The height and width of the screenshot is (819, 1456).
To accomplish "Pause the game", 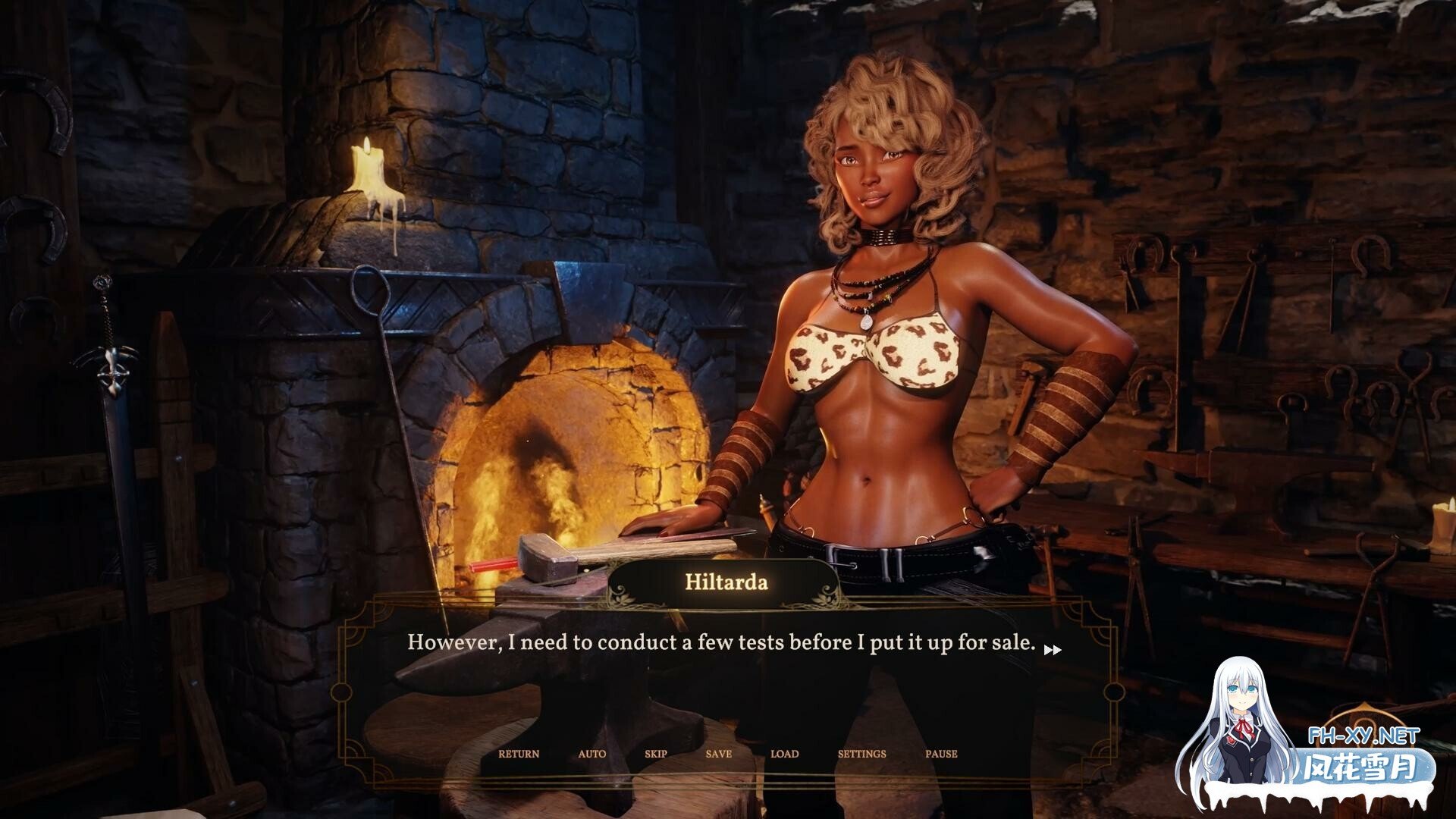I will (x=941, y=754).
